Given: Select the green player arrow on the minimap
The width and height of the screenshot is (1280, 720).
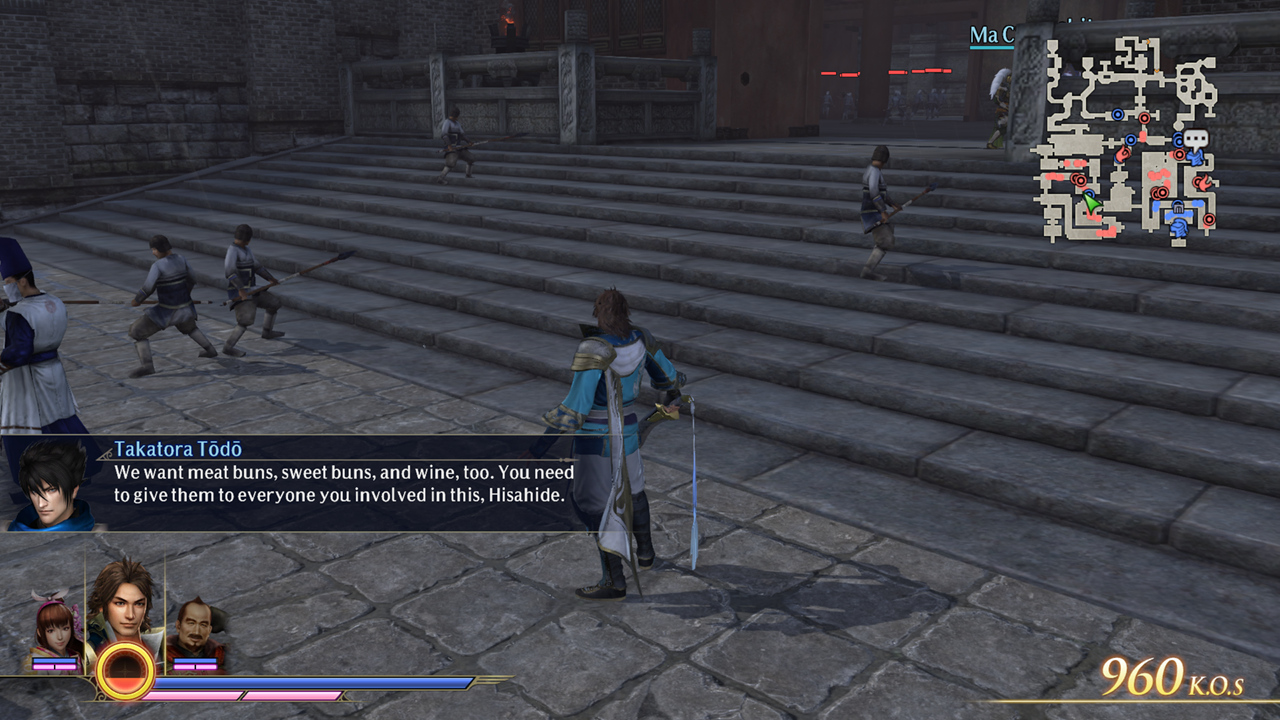Looking at the screenshot, I should pyautogui.click(x=1092, y=203).
